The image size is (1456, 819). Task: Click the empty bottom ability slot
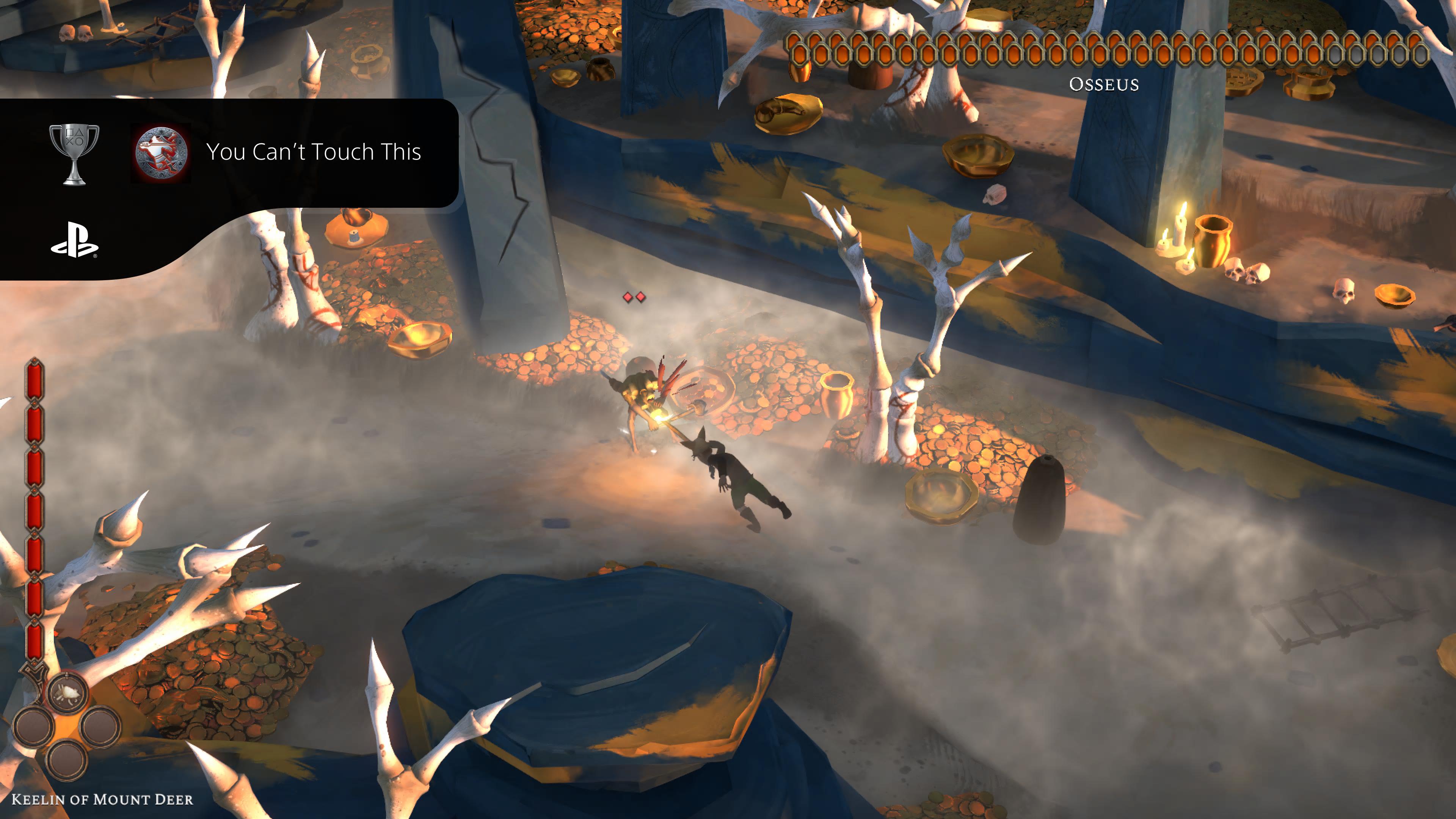tap(67, 759)
